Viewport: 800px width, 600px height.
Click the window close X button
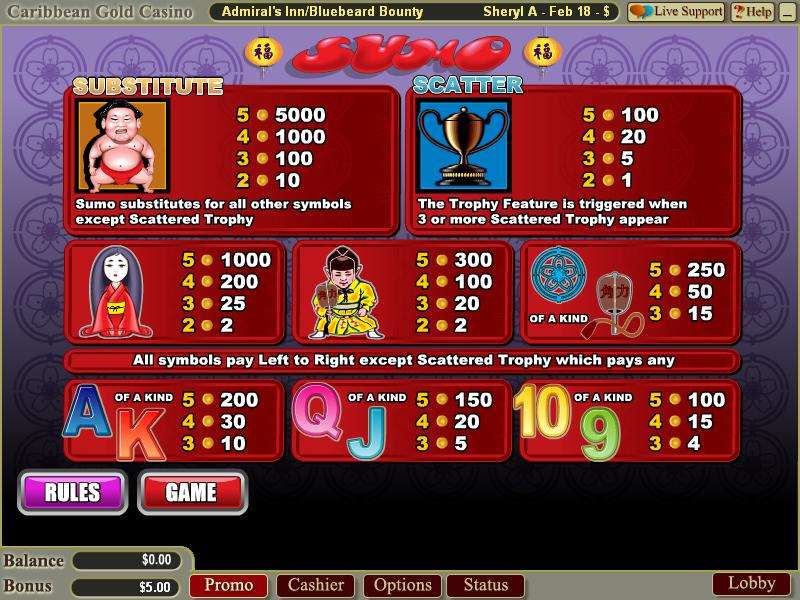(x=787, y=12)
